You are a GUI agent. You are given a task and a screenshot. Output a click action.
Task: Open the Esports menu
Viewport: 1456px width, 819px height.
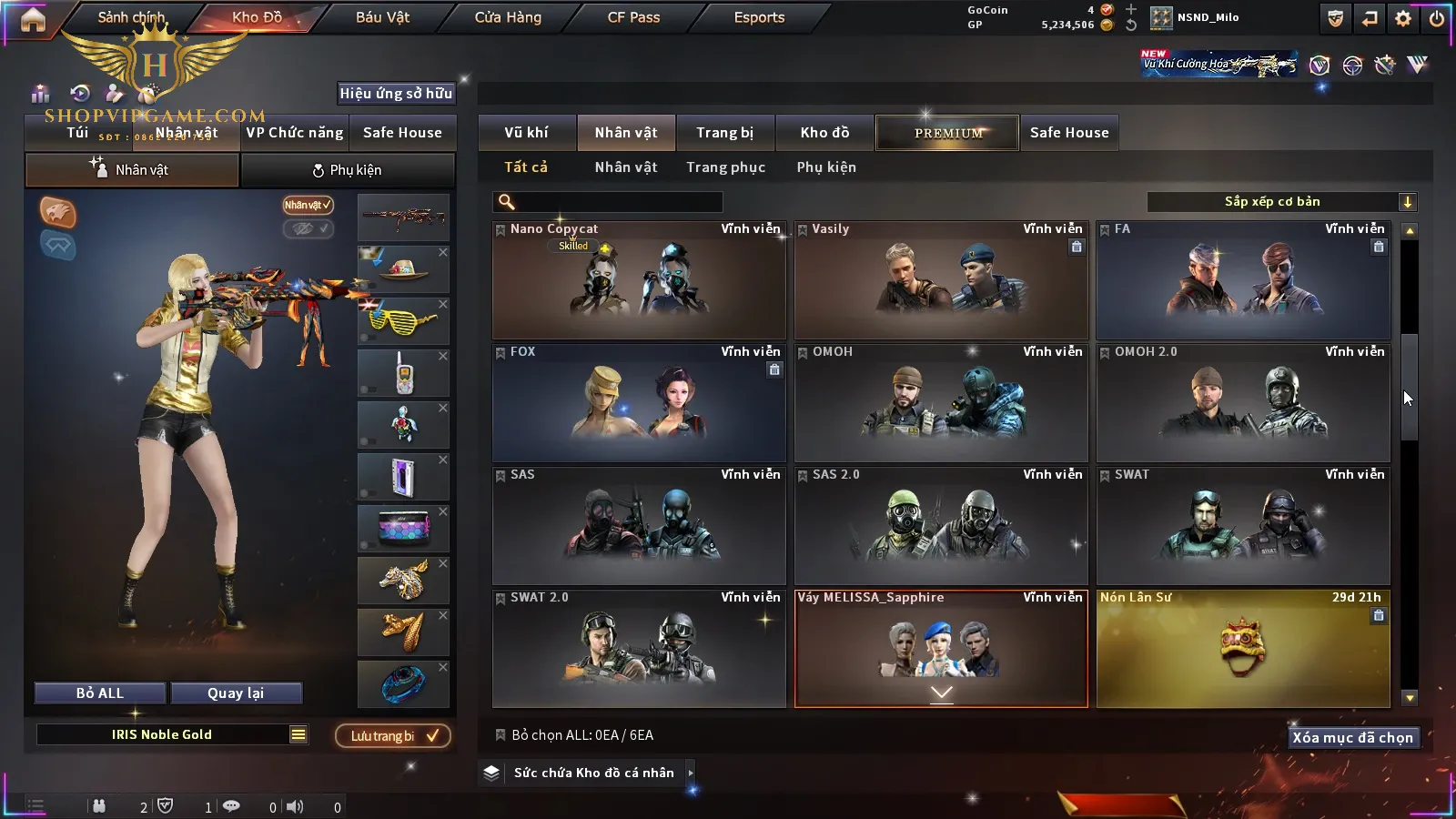point(759,17)
